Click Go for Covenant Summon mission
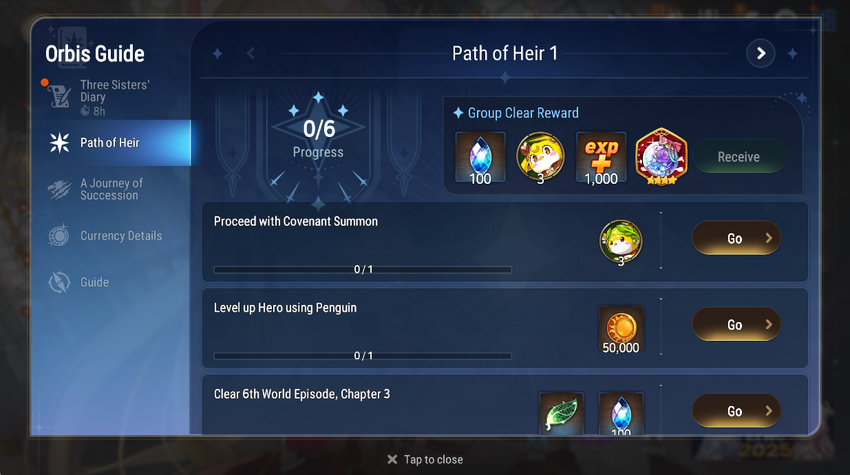 (x=736, y=239)
